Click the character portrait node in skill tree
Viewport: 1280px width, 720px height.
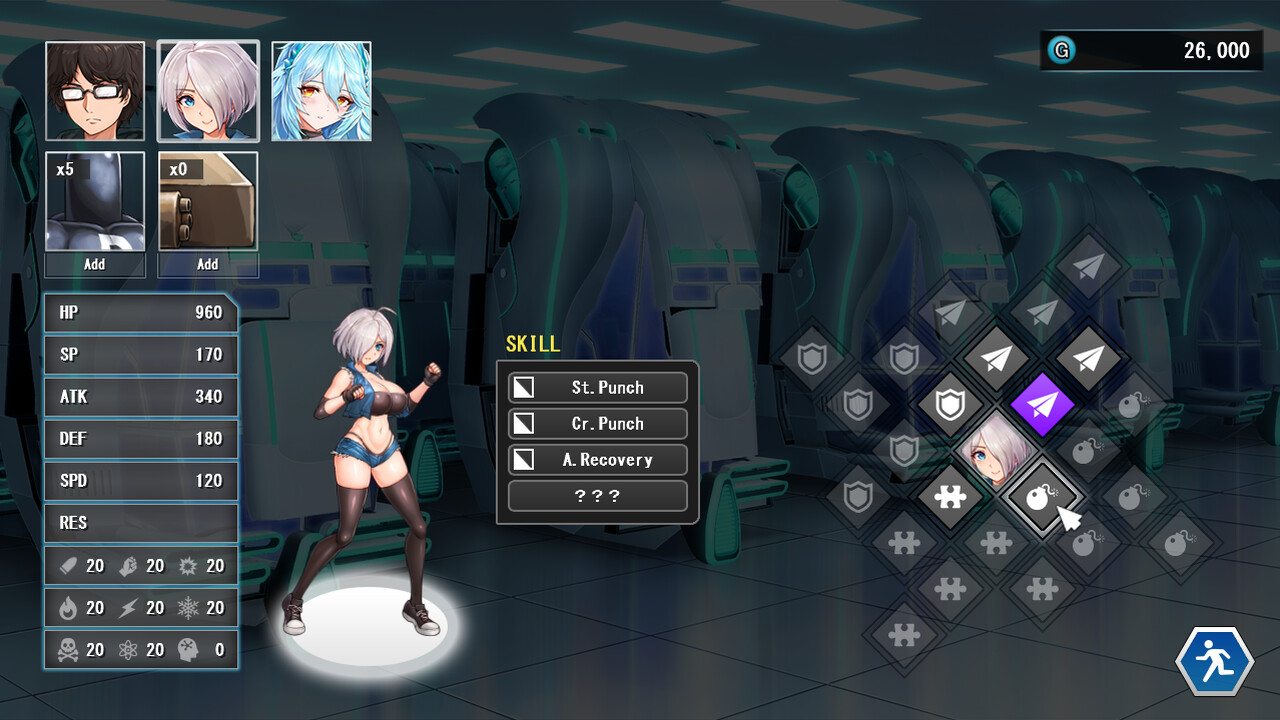[x=997, y=450]
